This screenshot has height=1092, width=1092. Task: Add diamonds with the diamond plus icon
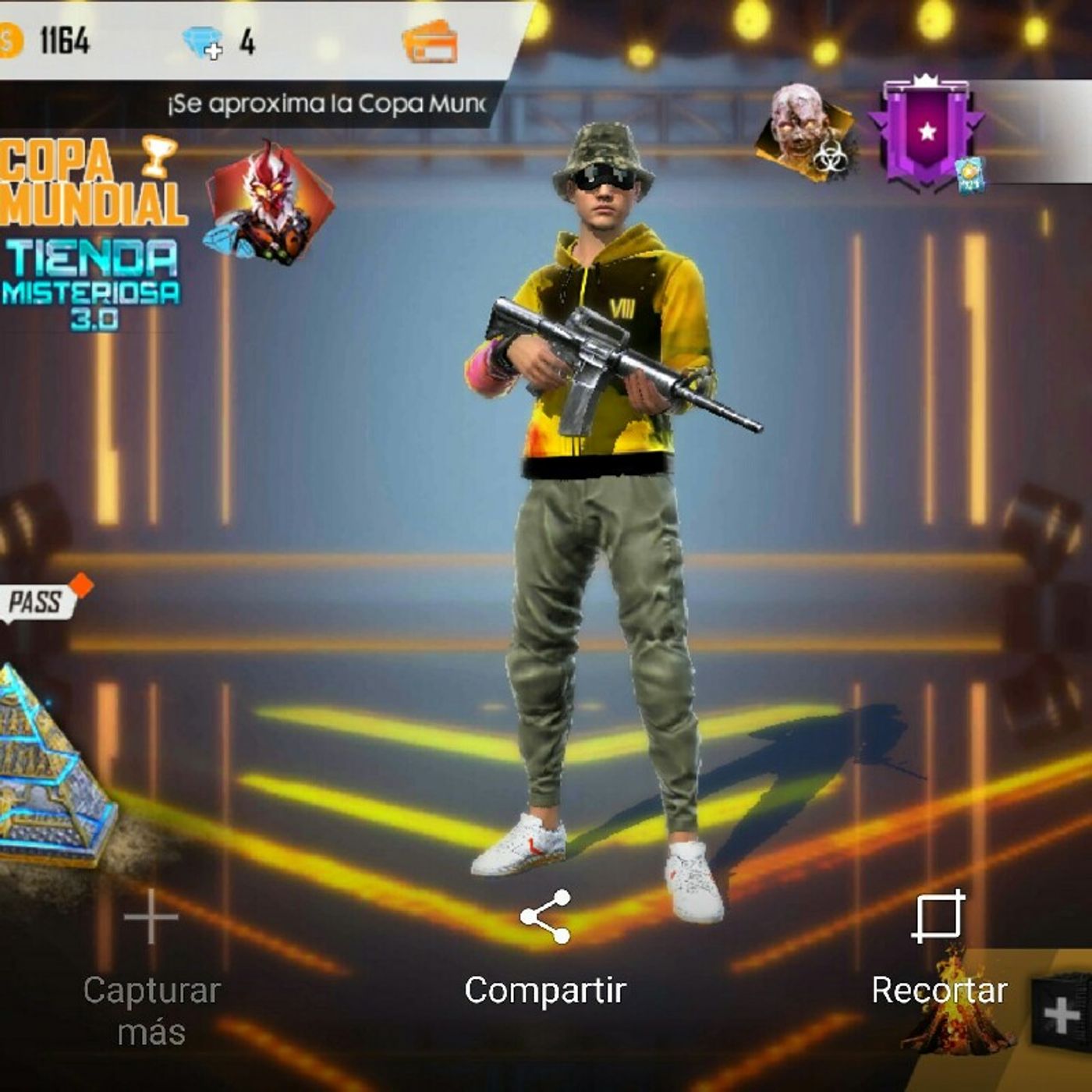pyautogui.click(x=203, y=41)
